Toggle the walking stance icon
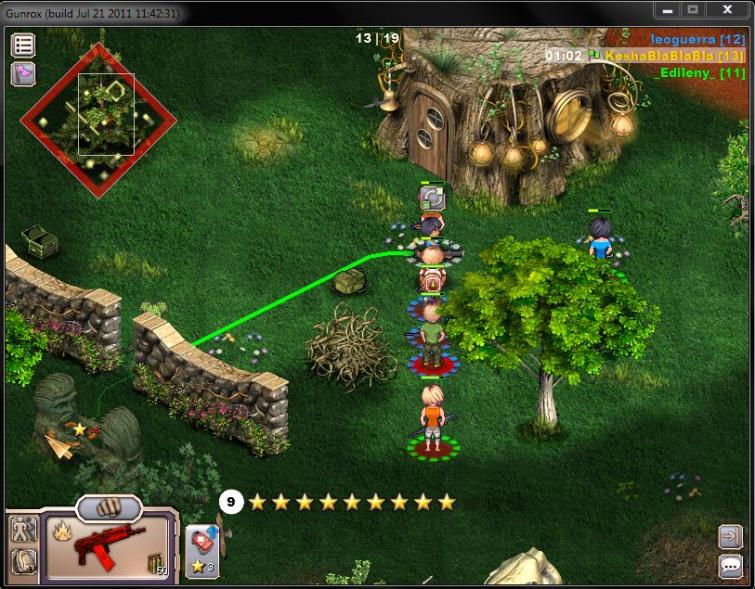Screen dimensions: 755x589 point(24,529)
